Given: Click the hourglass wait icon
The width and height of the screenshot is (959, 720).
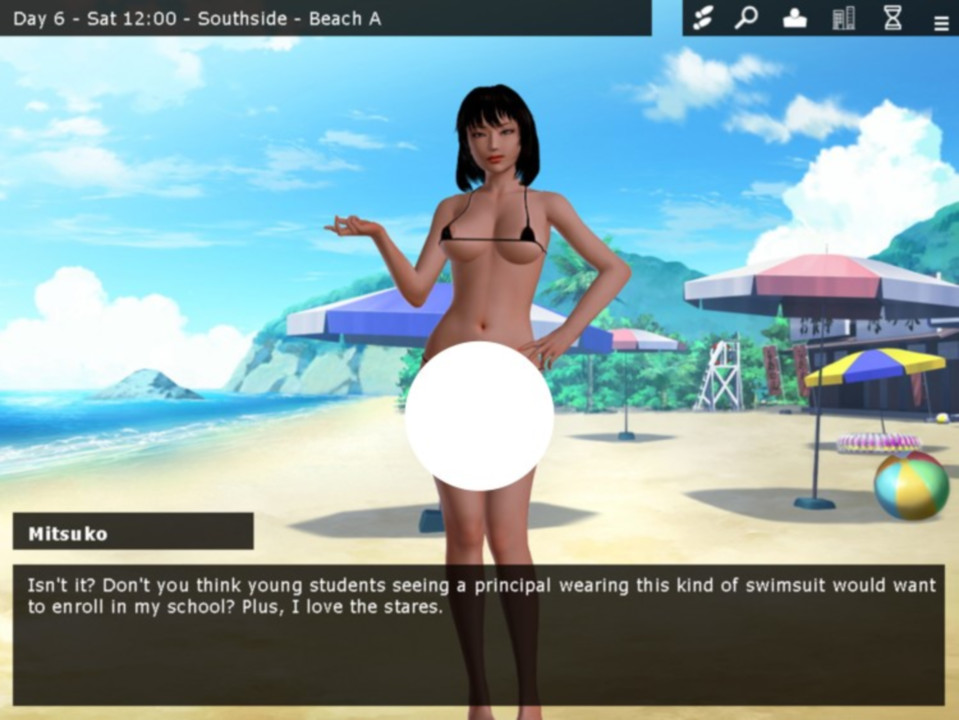Looking at the screenshot, I should [893, 18].
